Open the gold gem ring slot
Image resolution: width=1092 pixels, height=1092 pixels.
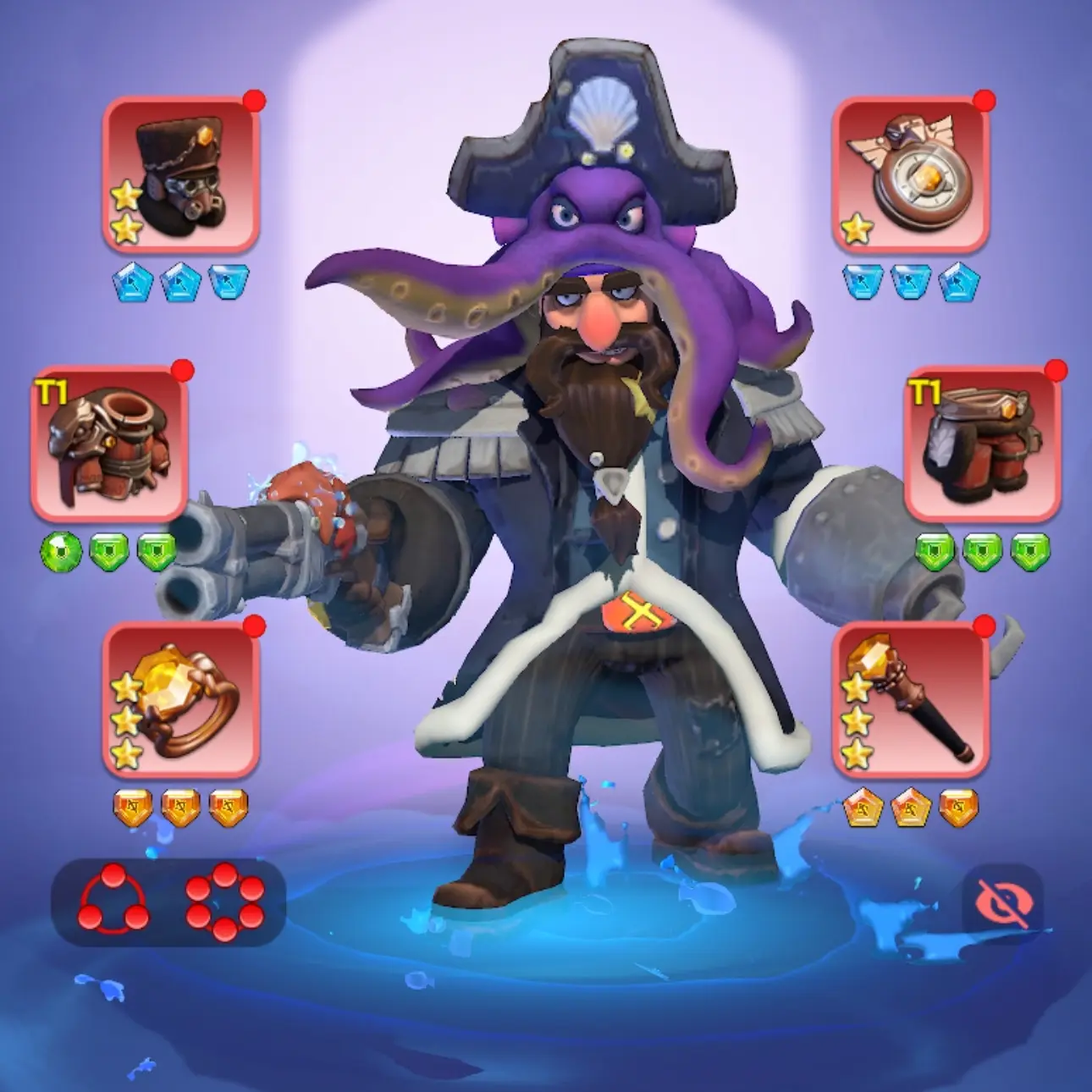pyautogui.click(x=179, y=699)
